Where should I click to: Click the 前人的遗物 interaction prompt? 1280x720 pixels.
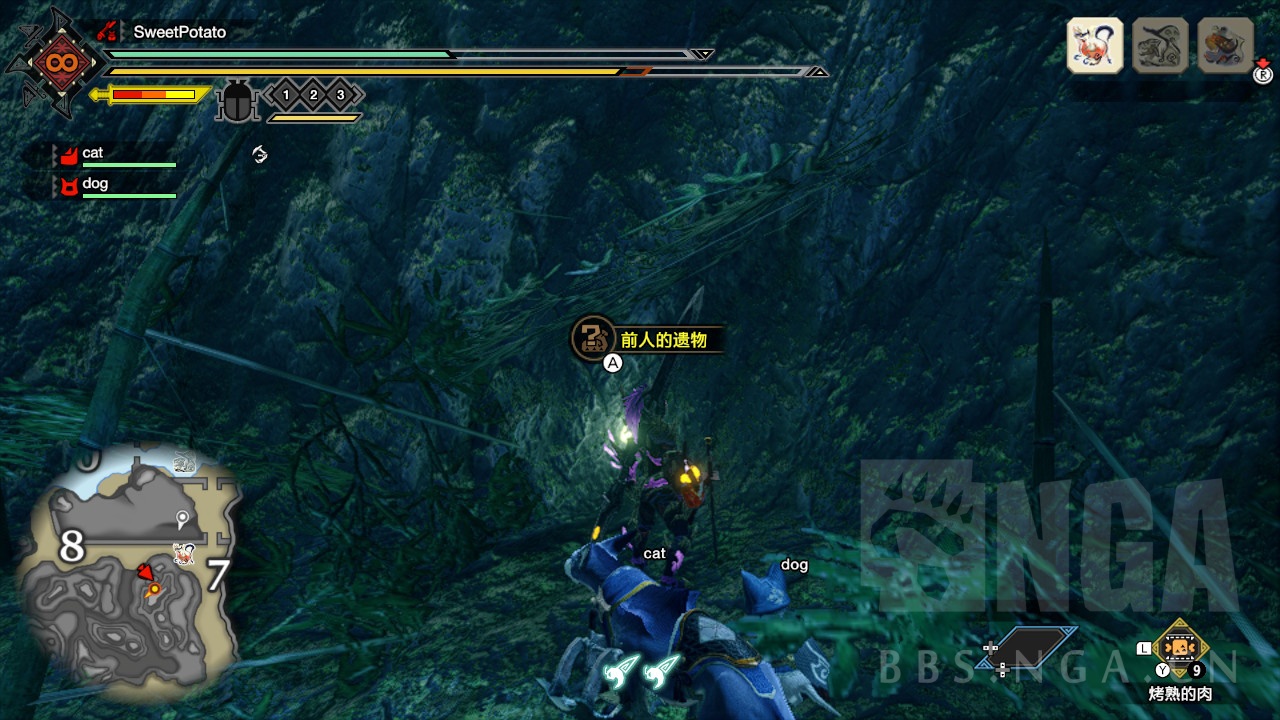click(x=647, y=340)
